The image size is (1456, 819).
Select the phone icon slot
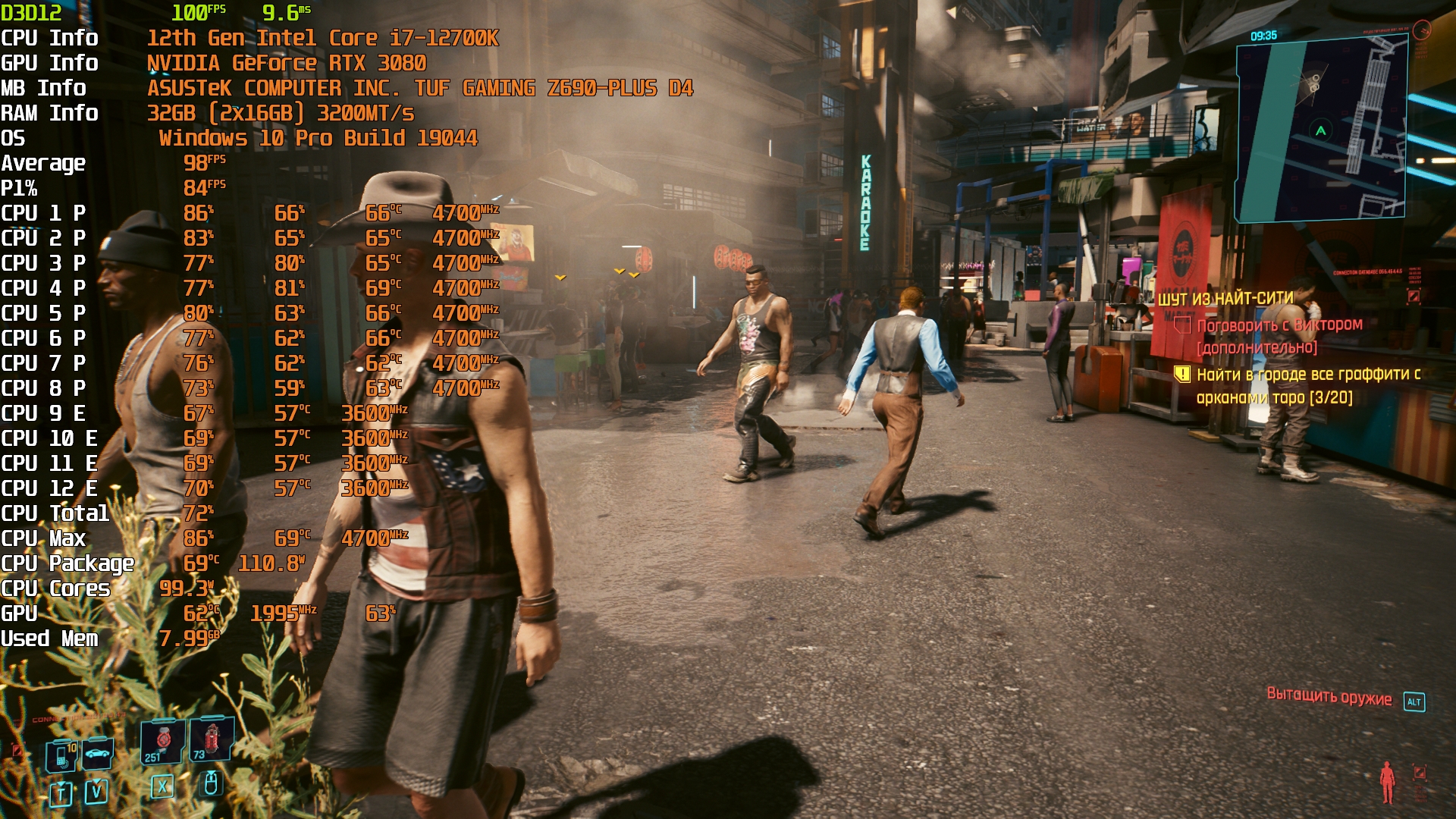pos(61,755)
